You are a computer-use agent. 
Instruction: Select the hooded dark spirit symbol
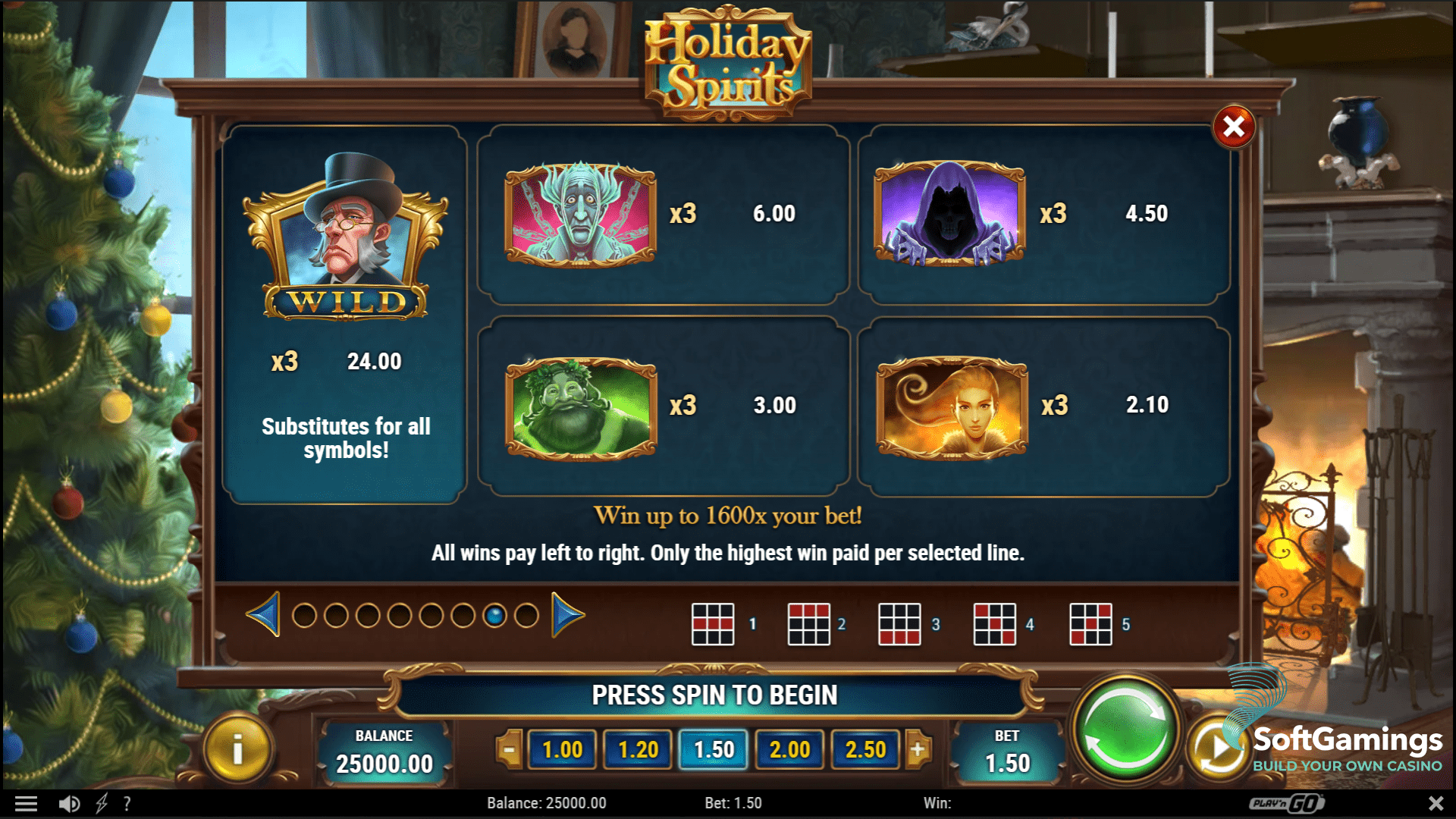pyautogui.click(x=950, y=215)
